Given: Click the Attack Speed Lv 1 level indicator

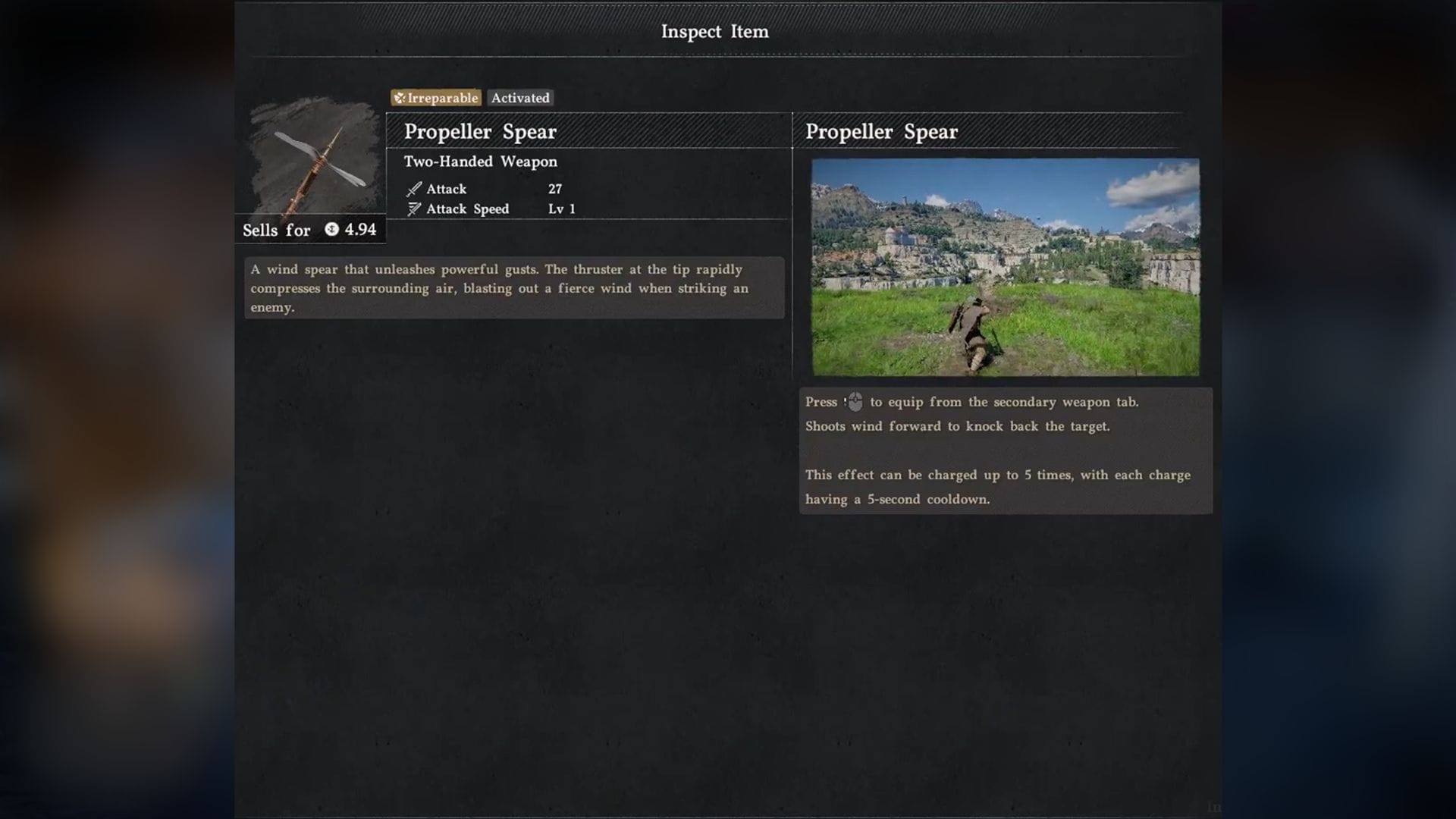Looking at the screenshot, I should (x=563, y=209).
